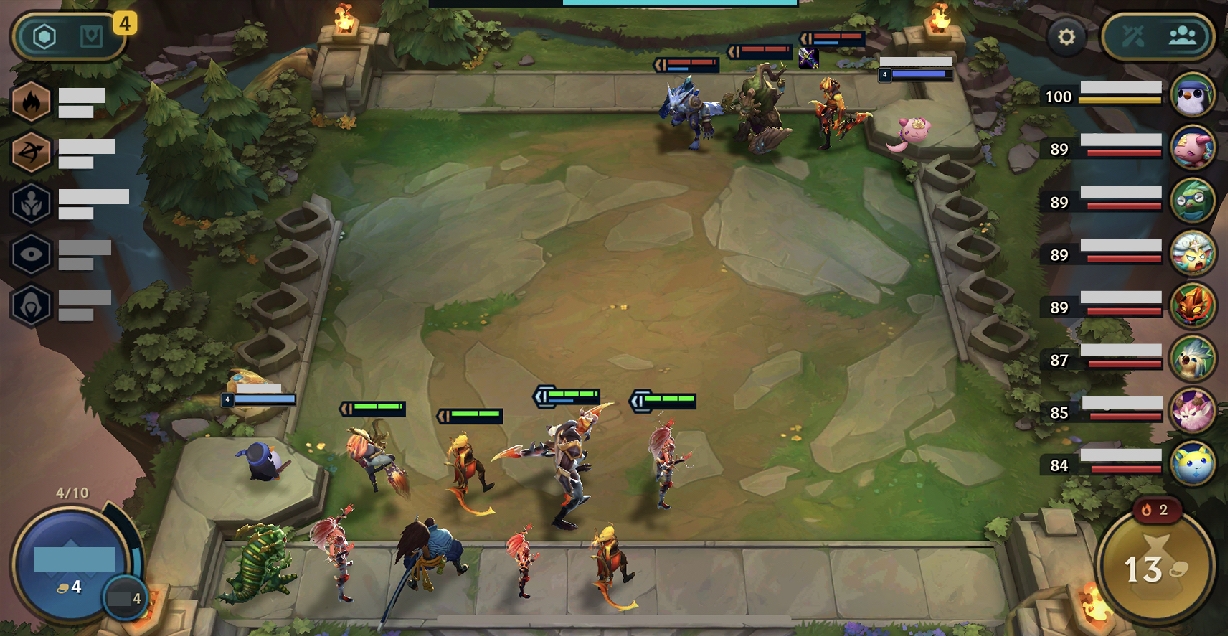This screenshot has height=636, width=1228.
Task: Open the gold bag showing 13 gold
Action: [x=1155, y=569]
